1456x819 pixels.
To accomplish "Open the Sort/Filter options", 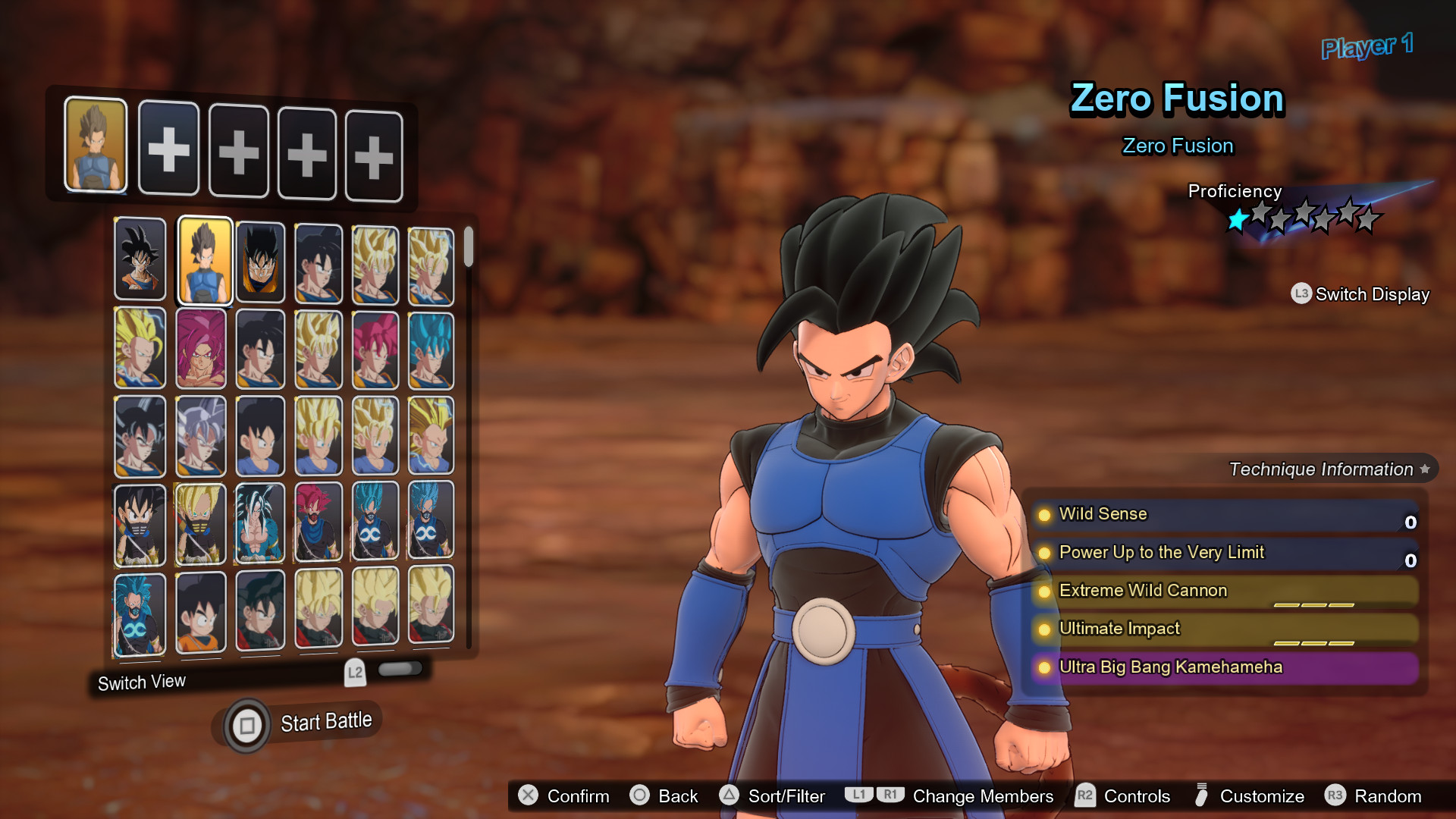I will point(772,796).
